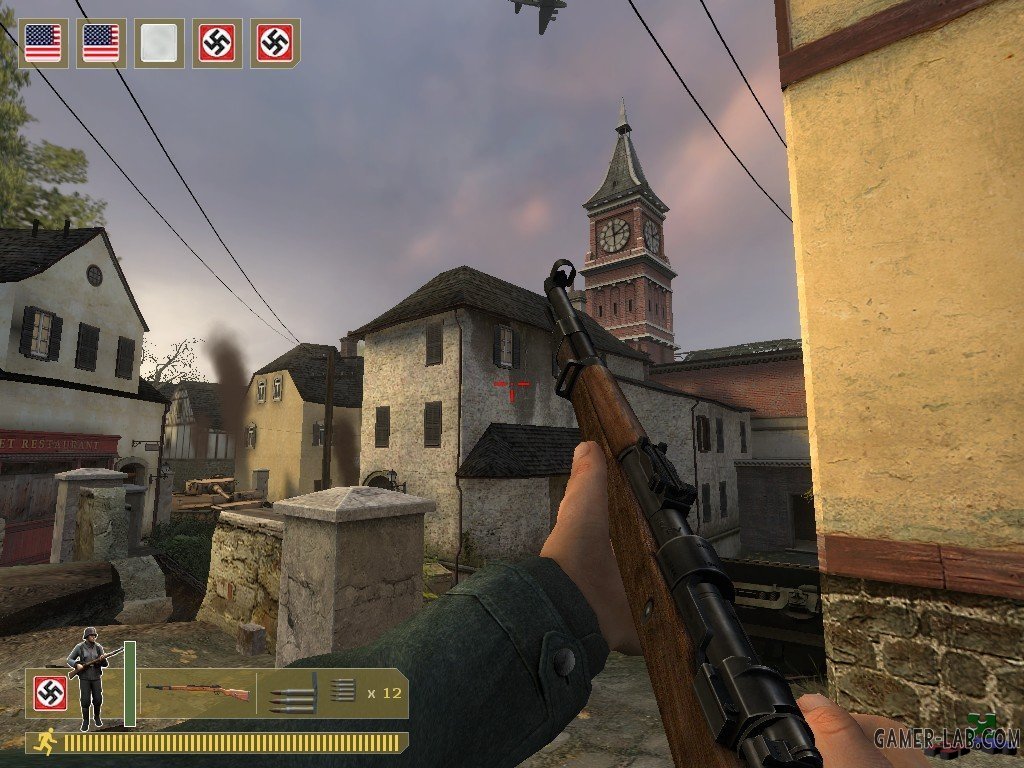Click the running man sprint icon

(x=44, y=742)
